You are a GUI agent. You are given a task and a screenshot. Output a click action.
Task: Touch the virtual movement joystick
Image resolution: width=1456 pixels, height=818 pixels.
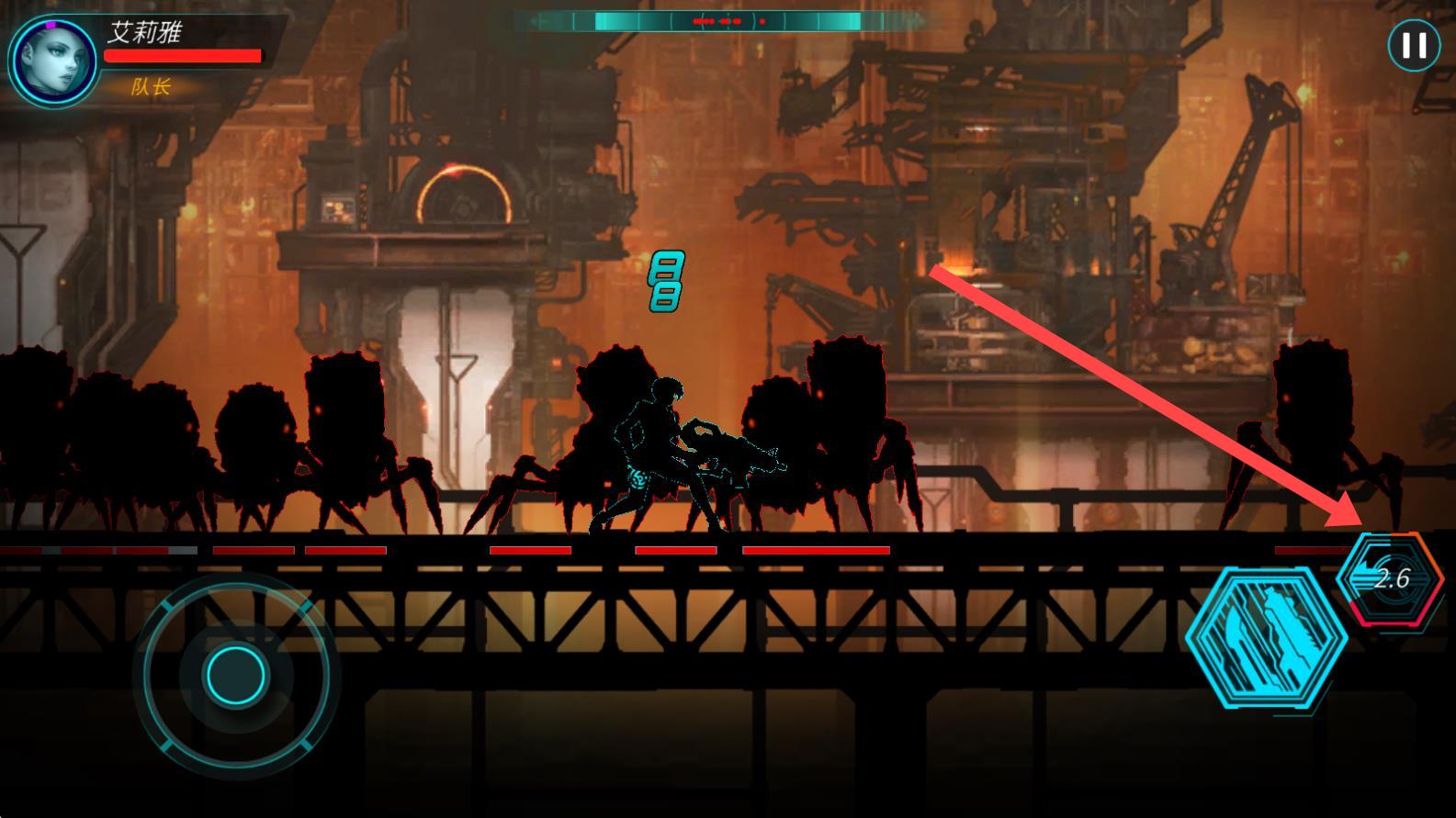[x=235, y=674]
